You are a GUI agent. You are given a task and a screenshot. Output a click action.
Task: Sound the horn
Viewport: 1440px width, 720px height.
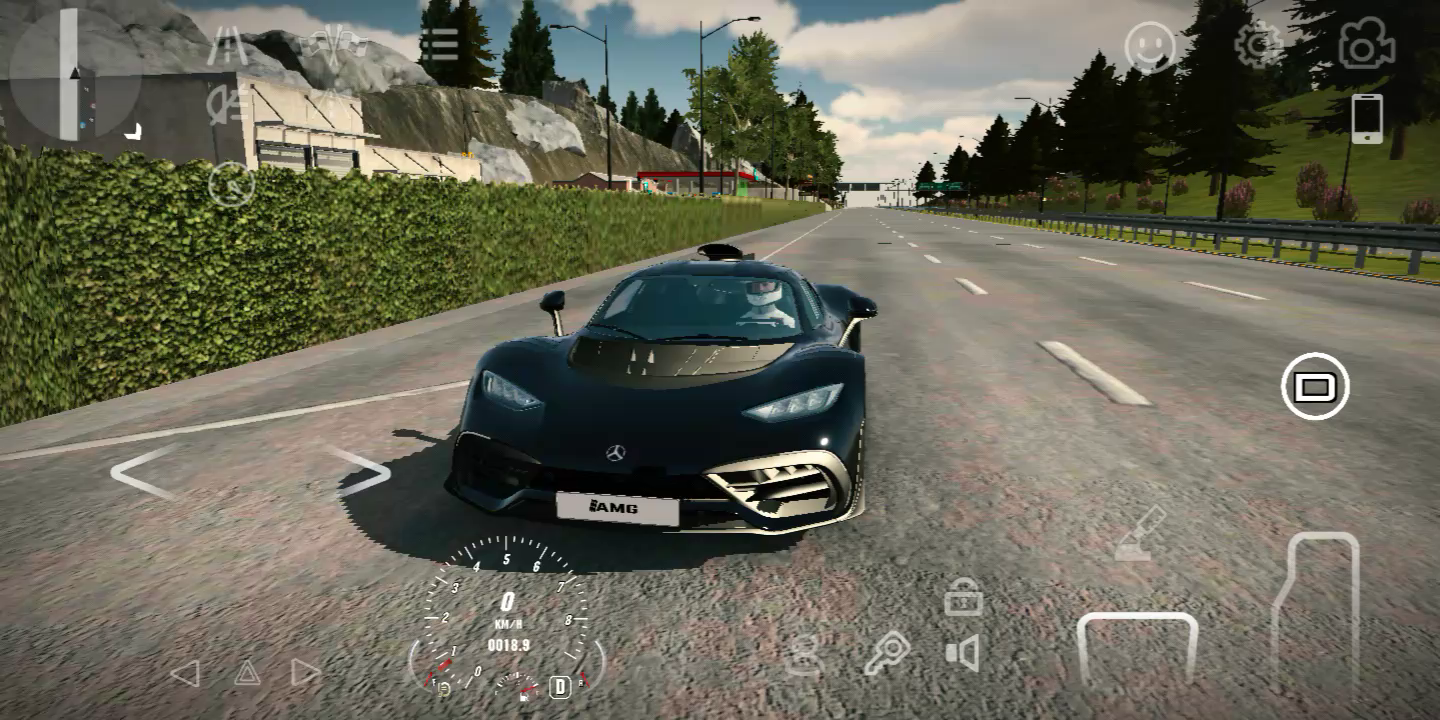[962, 654]
